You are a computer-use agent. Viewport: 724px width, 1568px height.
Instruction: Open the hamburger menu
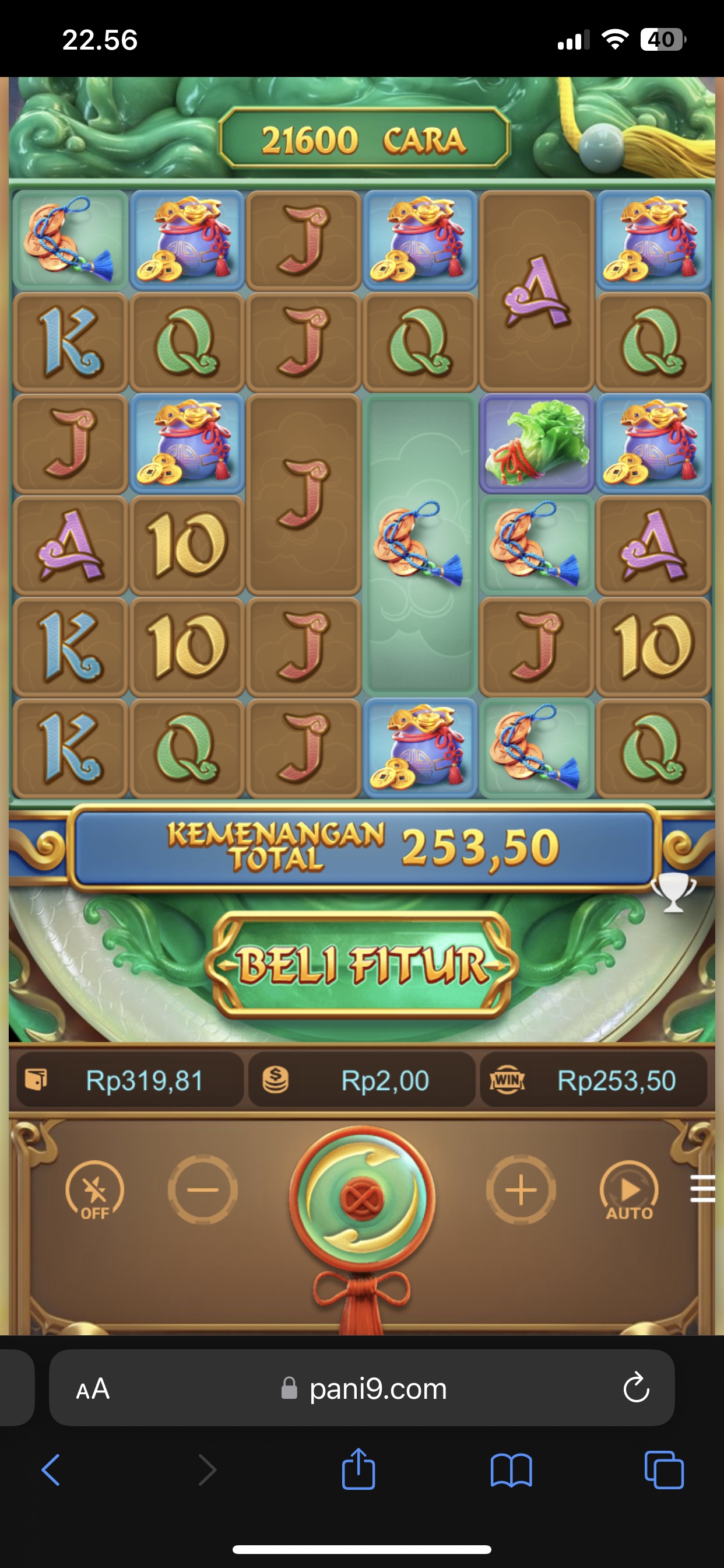tap(702, 1189)
